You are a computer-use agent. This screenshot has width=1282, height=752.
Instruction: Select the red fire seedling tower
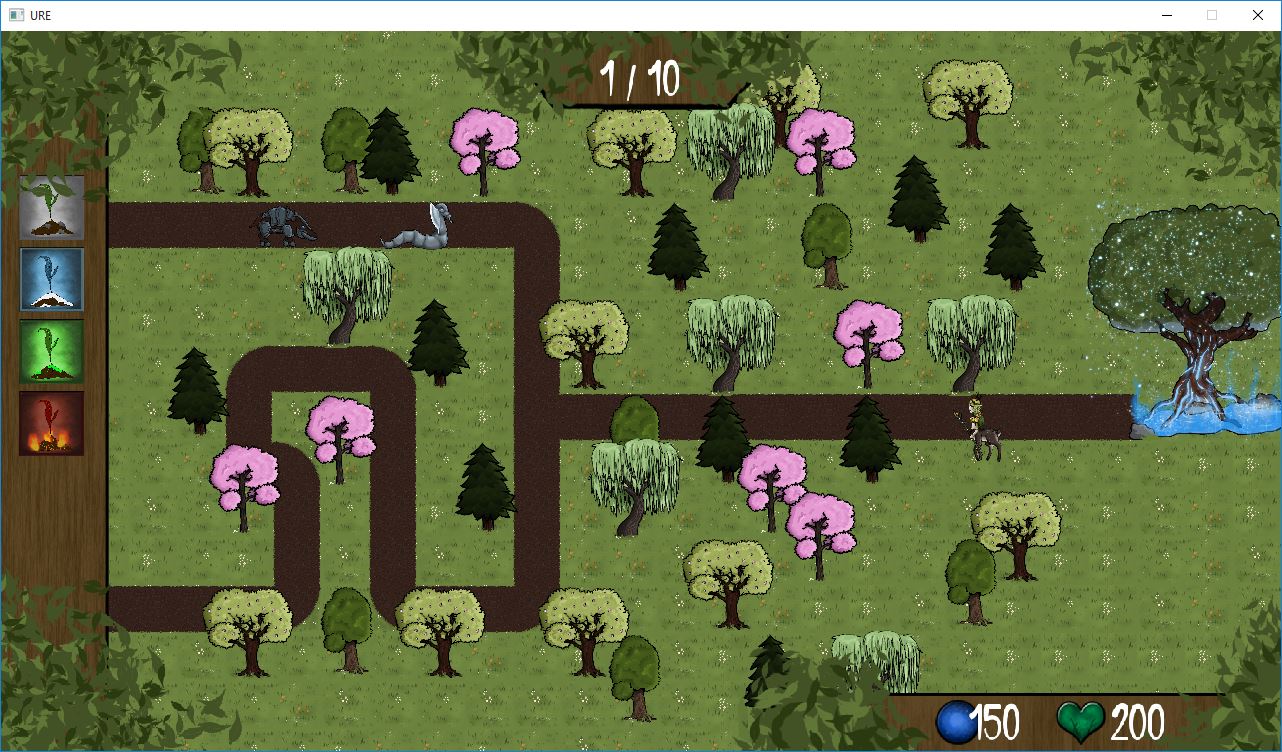pos(51,423)
